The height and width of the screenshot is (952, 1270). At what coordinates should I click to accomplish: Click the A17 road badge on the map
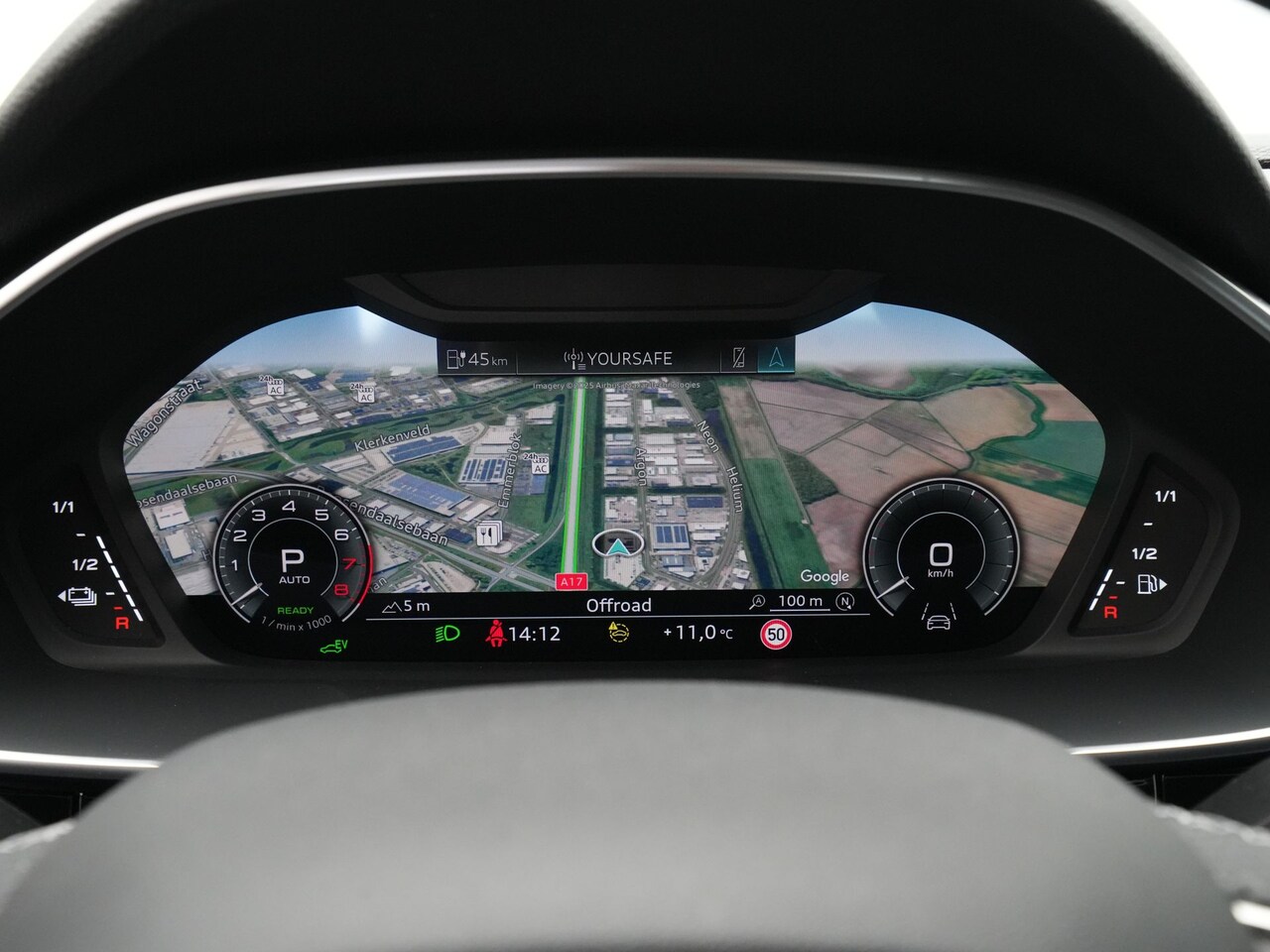[570, 581]
